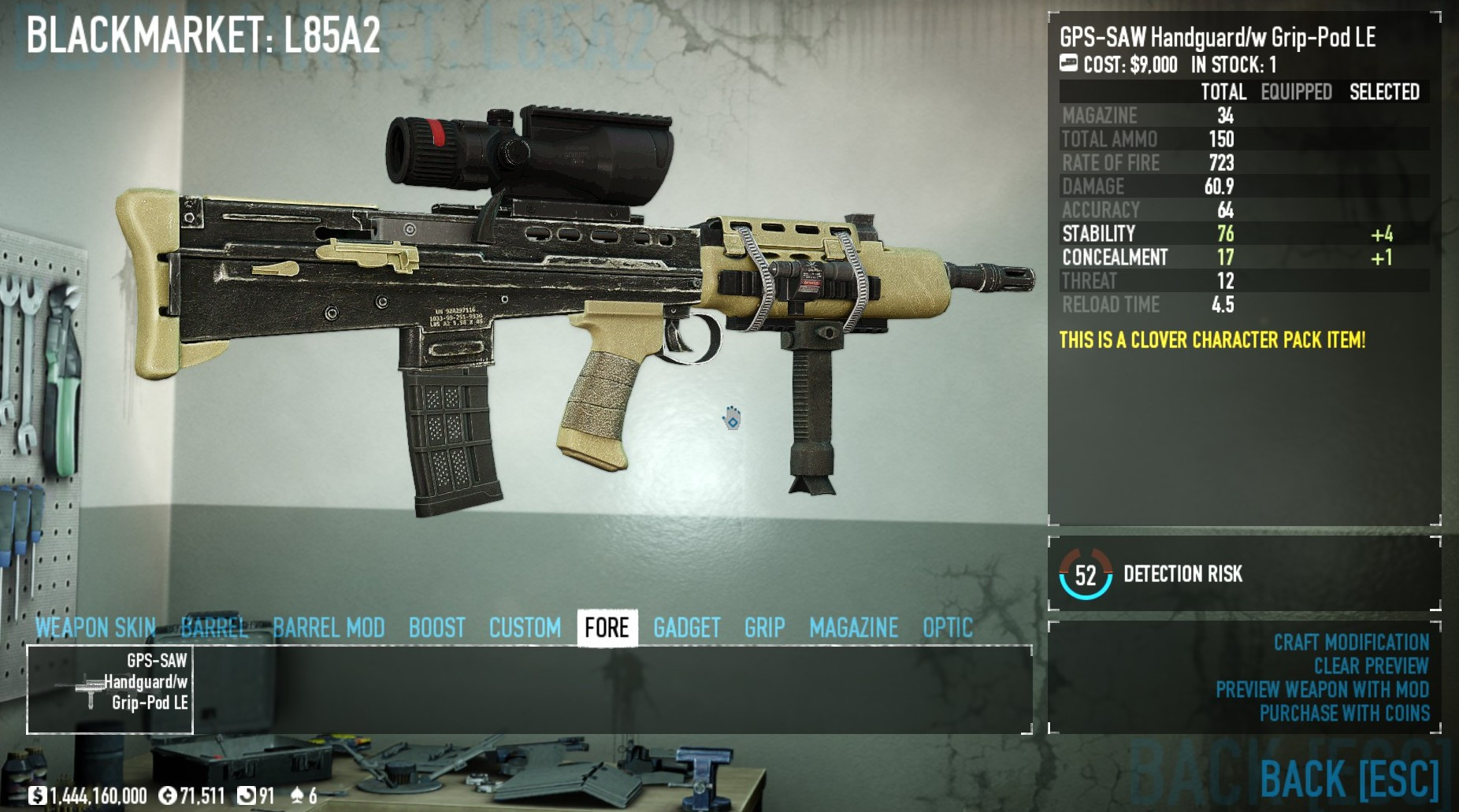This screenshot has width=1459, height=812.
Task: Select the Barrel Mod tab
Action: tap(329, 628)
